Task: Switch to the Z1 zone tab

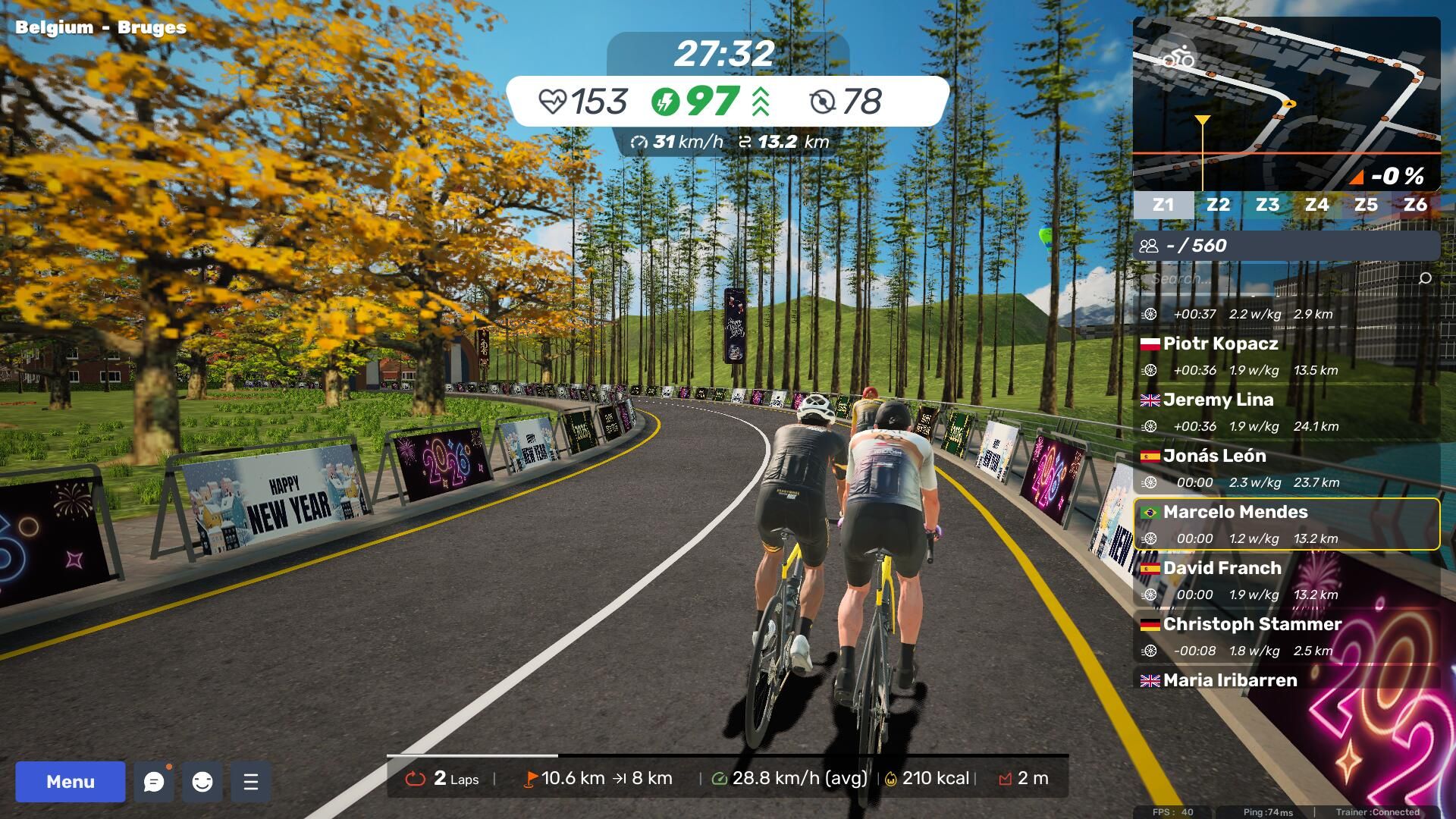Action: click(1163, 205)
